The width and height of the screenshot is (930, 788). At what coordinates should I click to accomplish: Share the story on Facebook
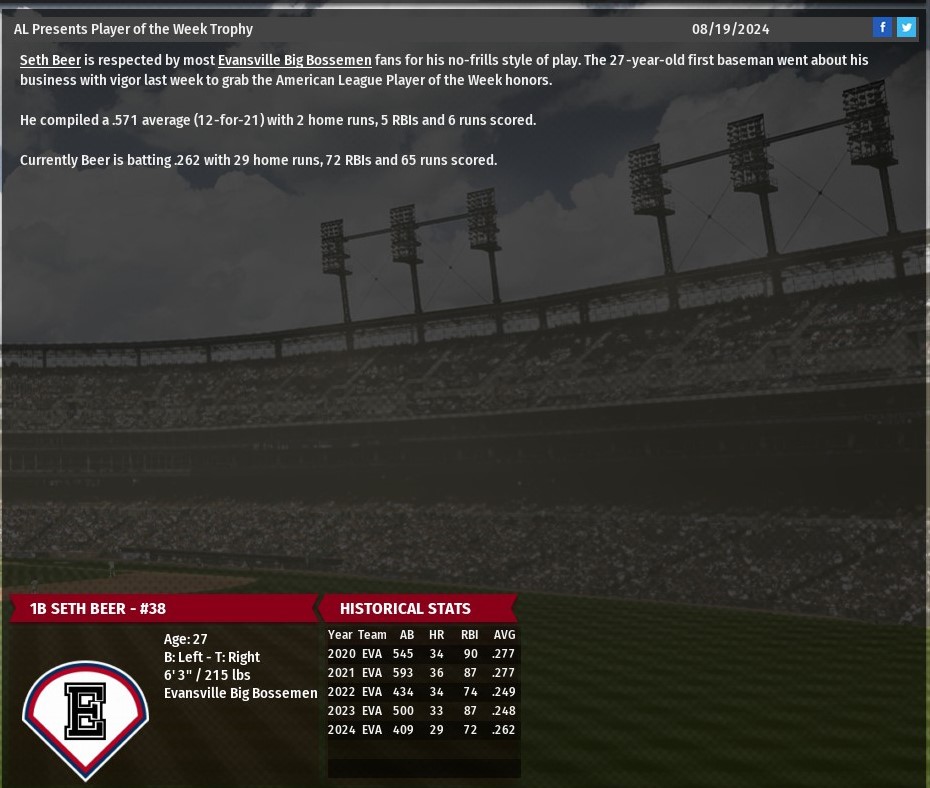[x=882, y=28]
